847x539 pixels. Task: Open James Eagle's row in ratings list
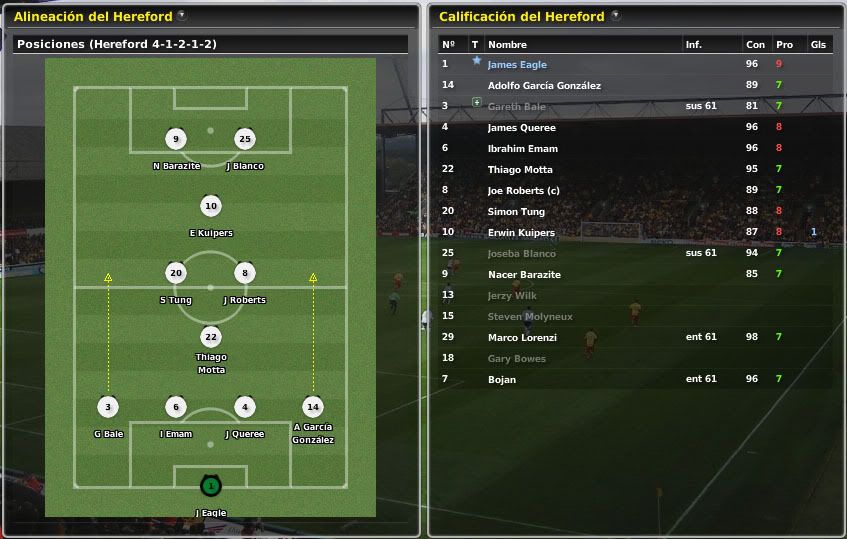(x=517, y=65)
